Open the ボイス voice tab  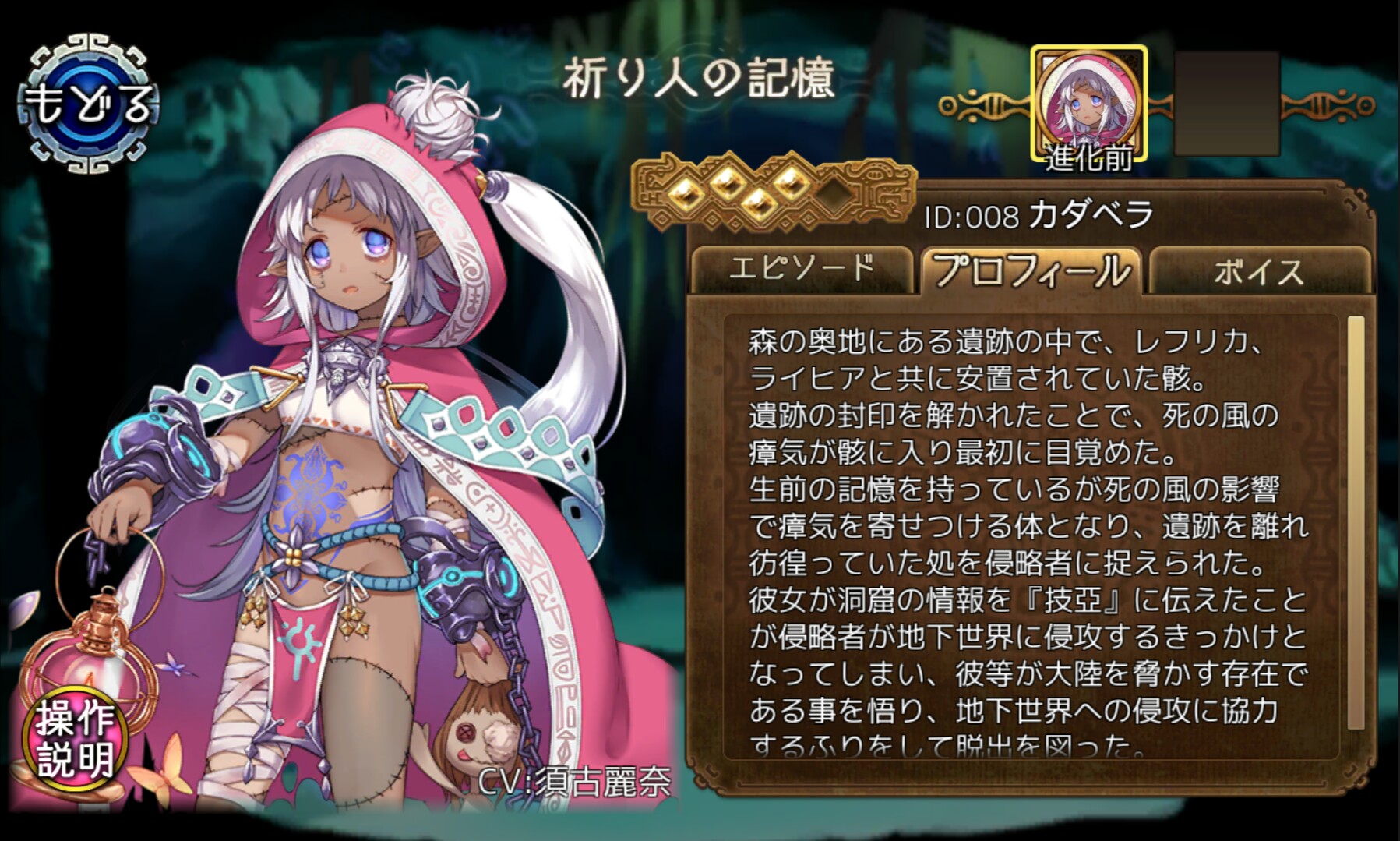1257,271
